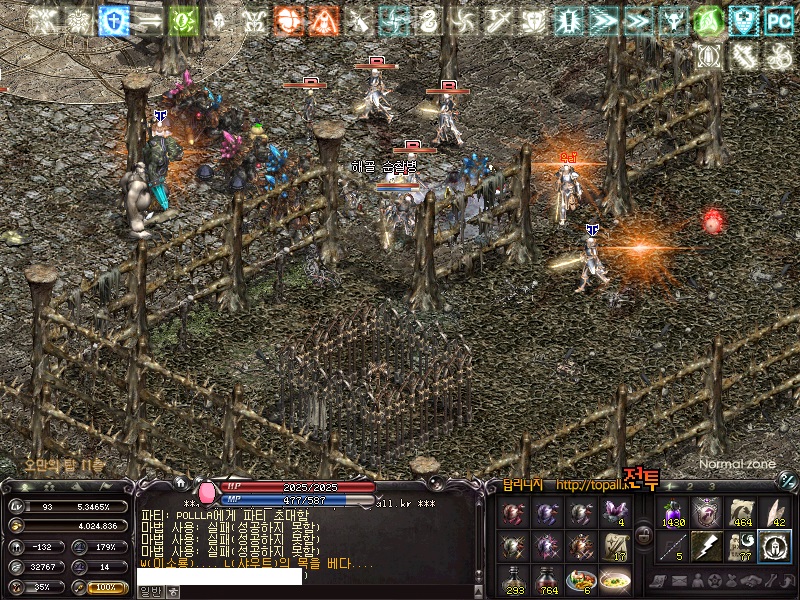The image size is (800, 600).
Task: Select the helmet emblem skill slot
Action: click(774, 546)
